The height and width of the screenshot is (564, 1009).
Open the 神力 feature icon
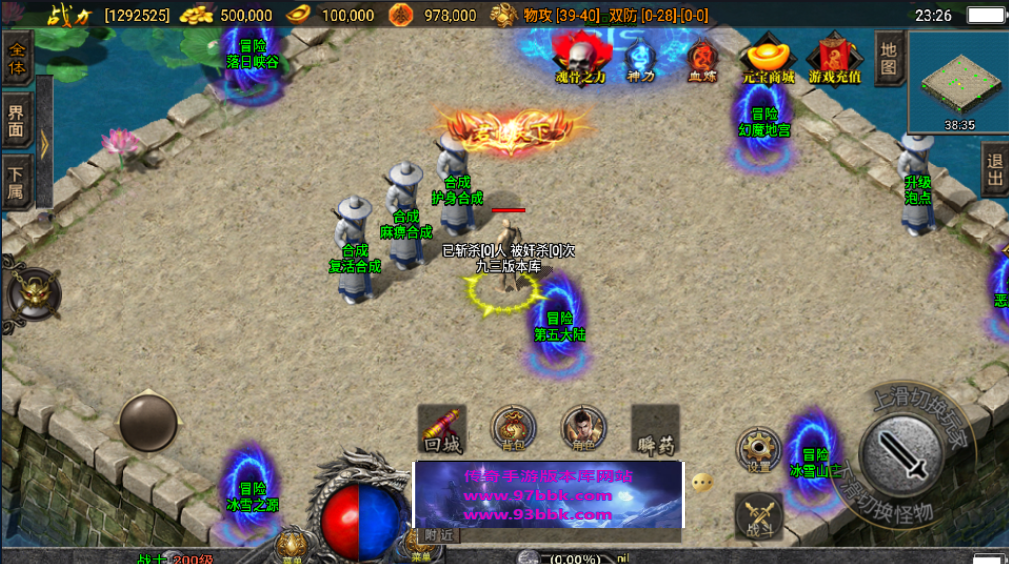click(640, 59)
